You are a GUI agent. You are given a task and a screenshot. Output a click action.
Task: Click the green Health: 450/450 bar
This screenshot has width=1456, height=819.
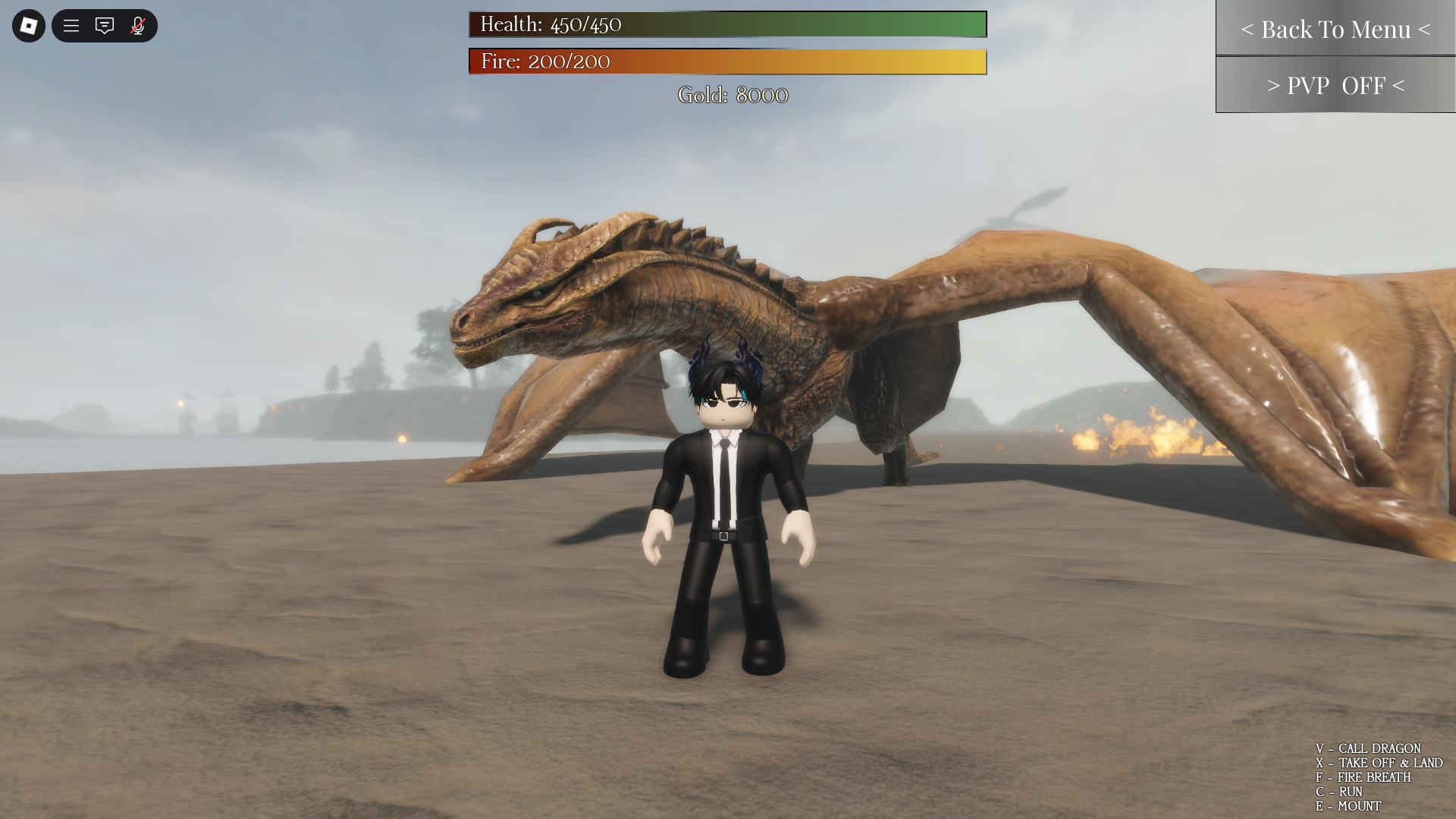[727, 25]
